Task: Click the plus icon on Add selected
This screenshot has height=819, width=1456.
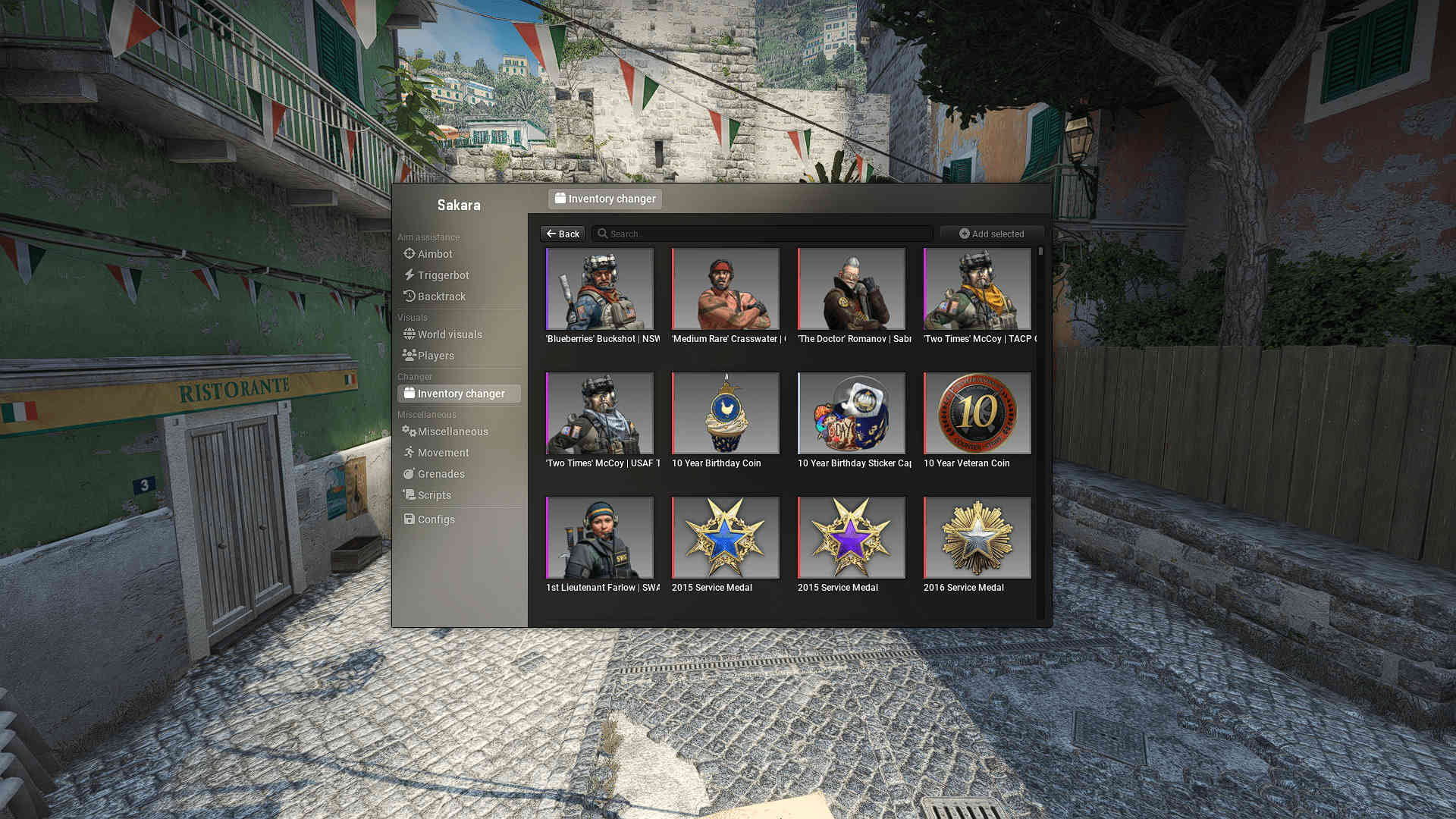Action: coord(963,234)
